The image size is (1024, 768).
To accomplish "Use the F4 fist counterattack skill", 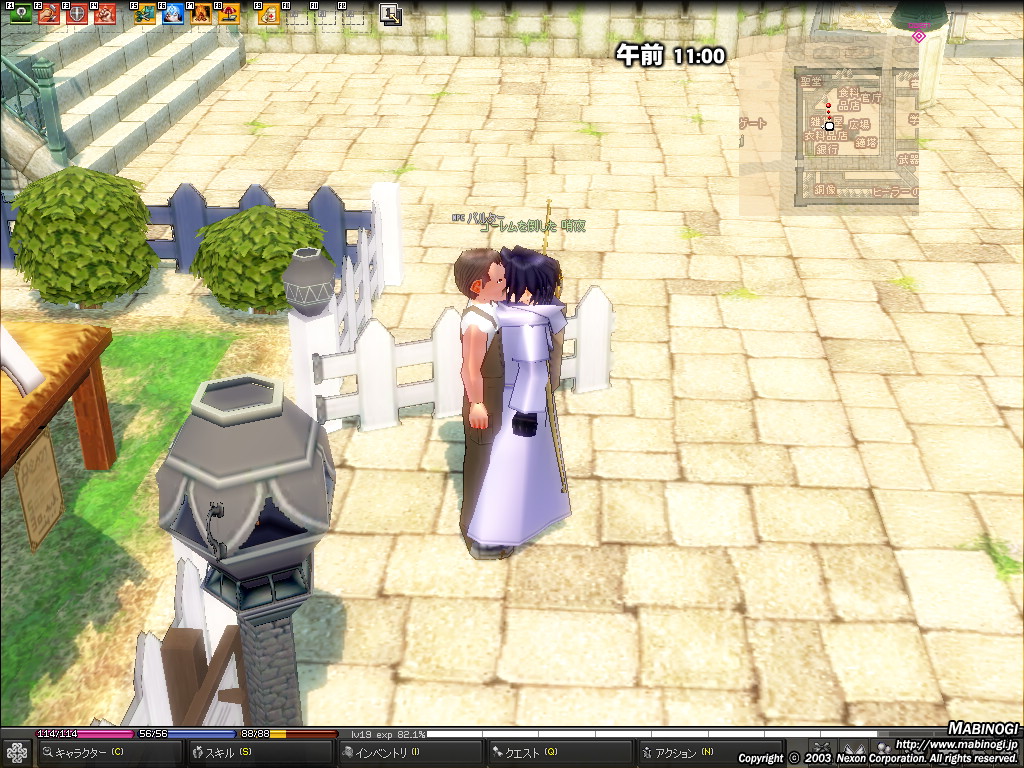I will (104, 14).
